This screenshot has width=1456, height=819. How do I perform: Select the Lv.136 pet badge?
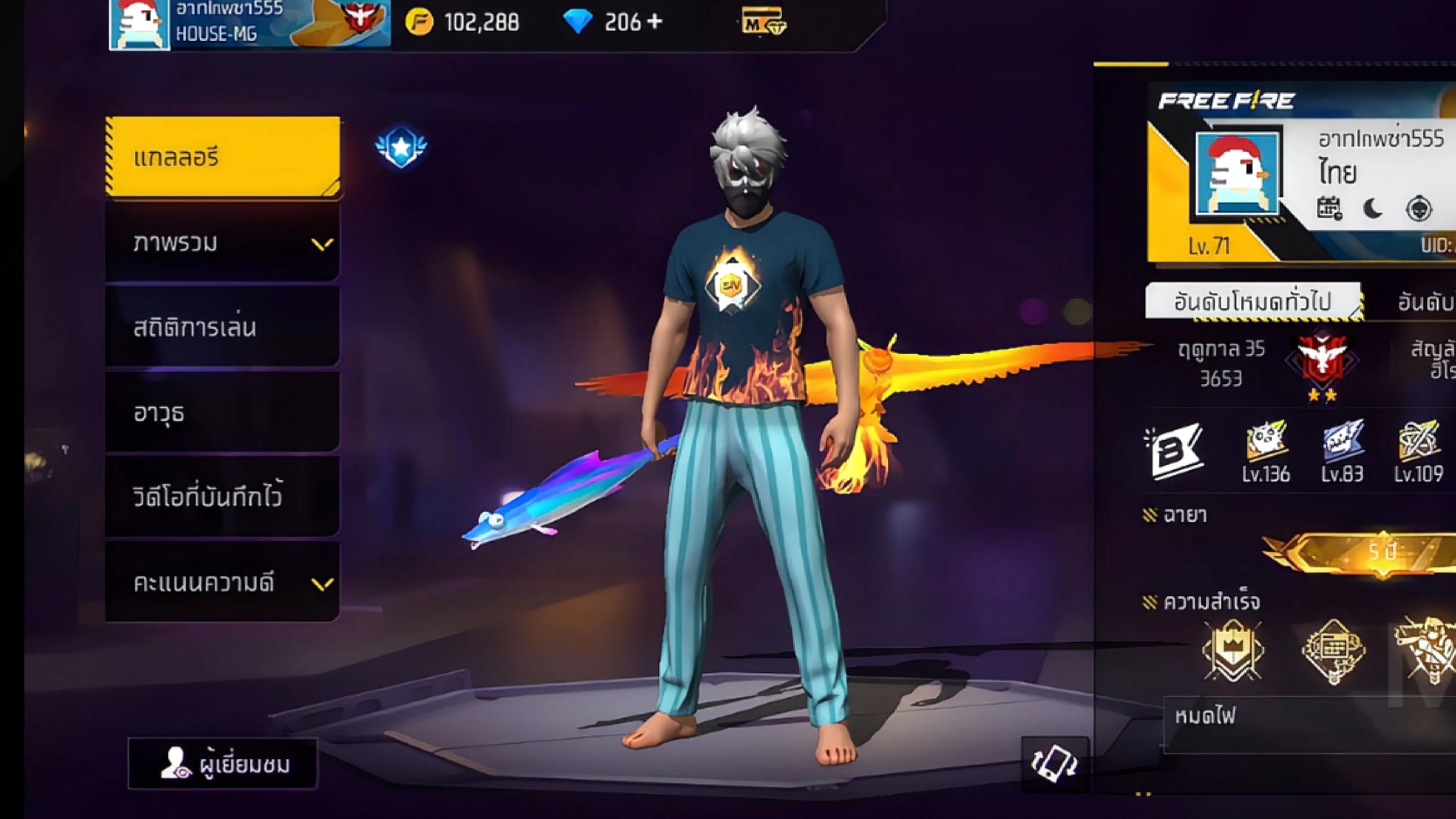[1266, 450]
